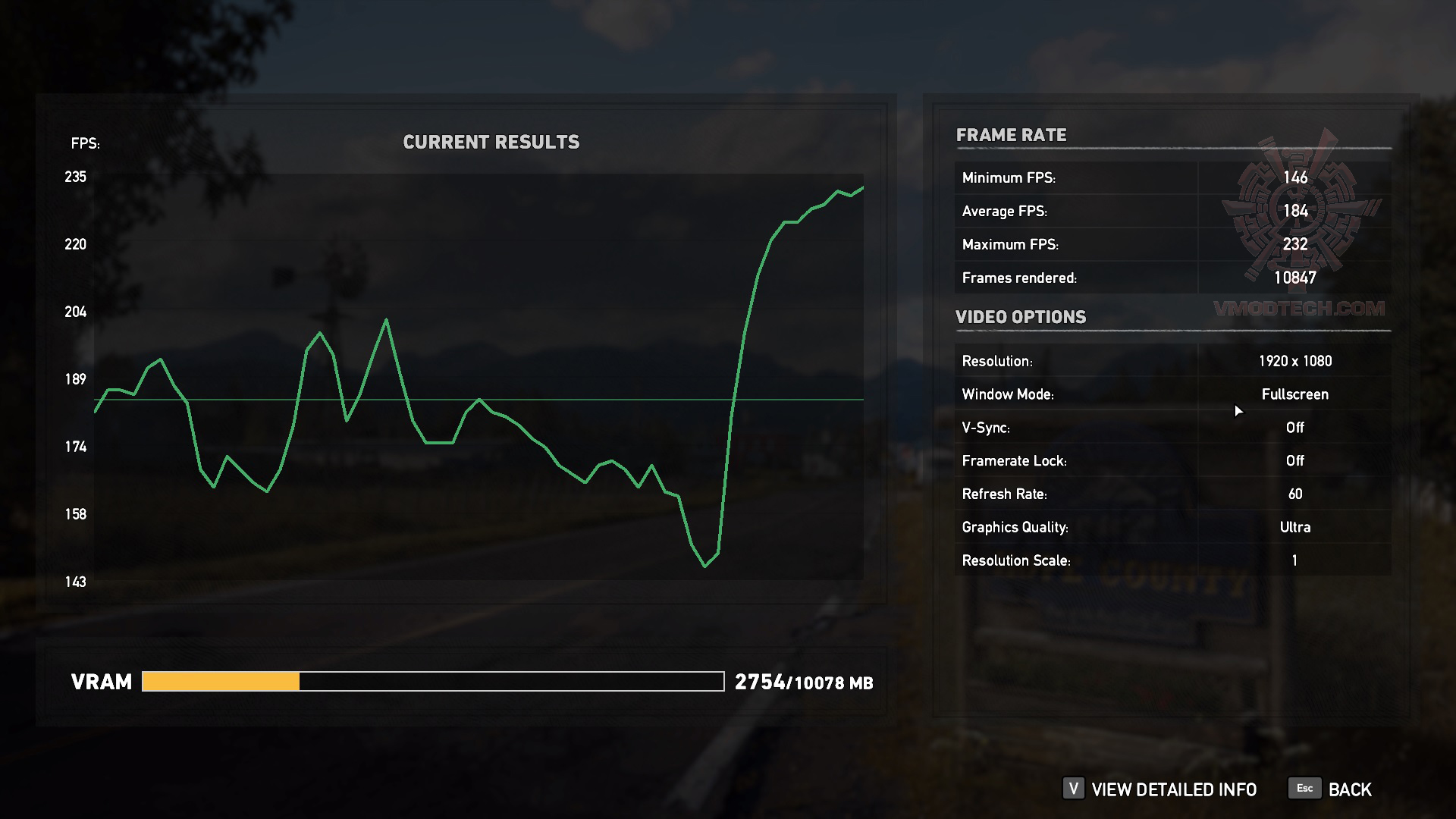Select the FRAME RATE section header
1456x819 pixels.
tap(1012, 135)
